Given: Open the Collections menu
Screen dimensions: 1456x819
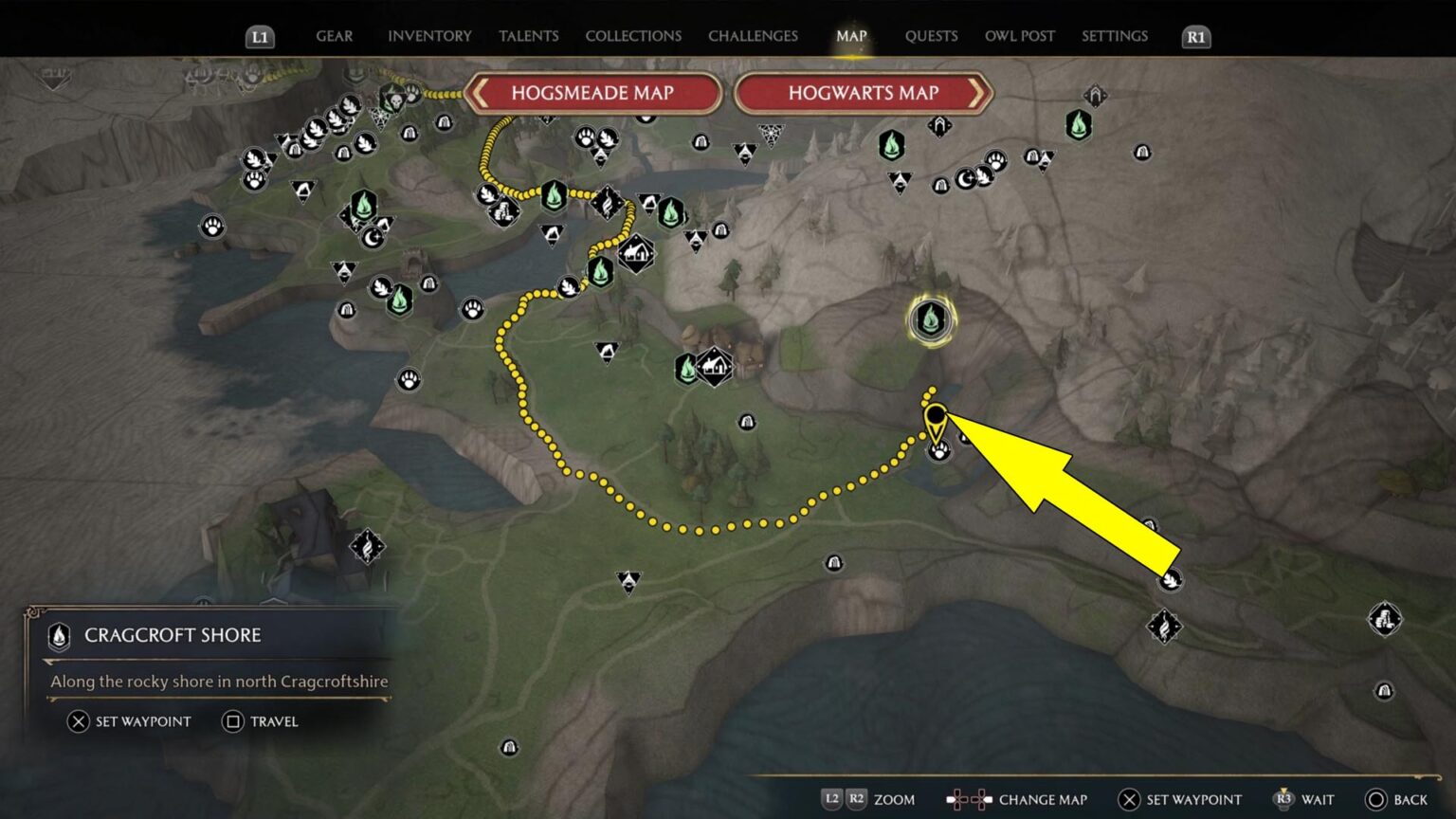Looking at the screenshot, I should tap(633, 36).
